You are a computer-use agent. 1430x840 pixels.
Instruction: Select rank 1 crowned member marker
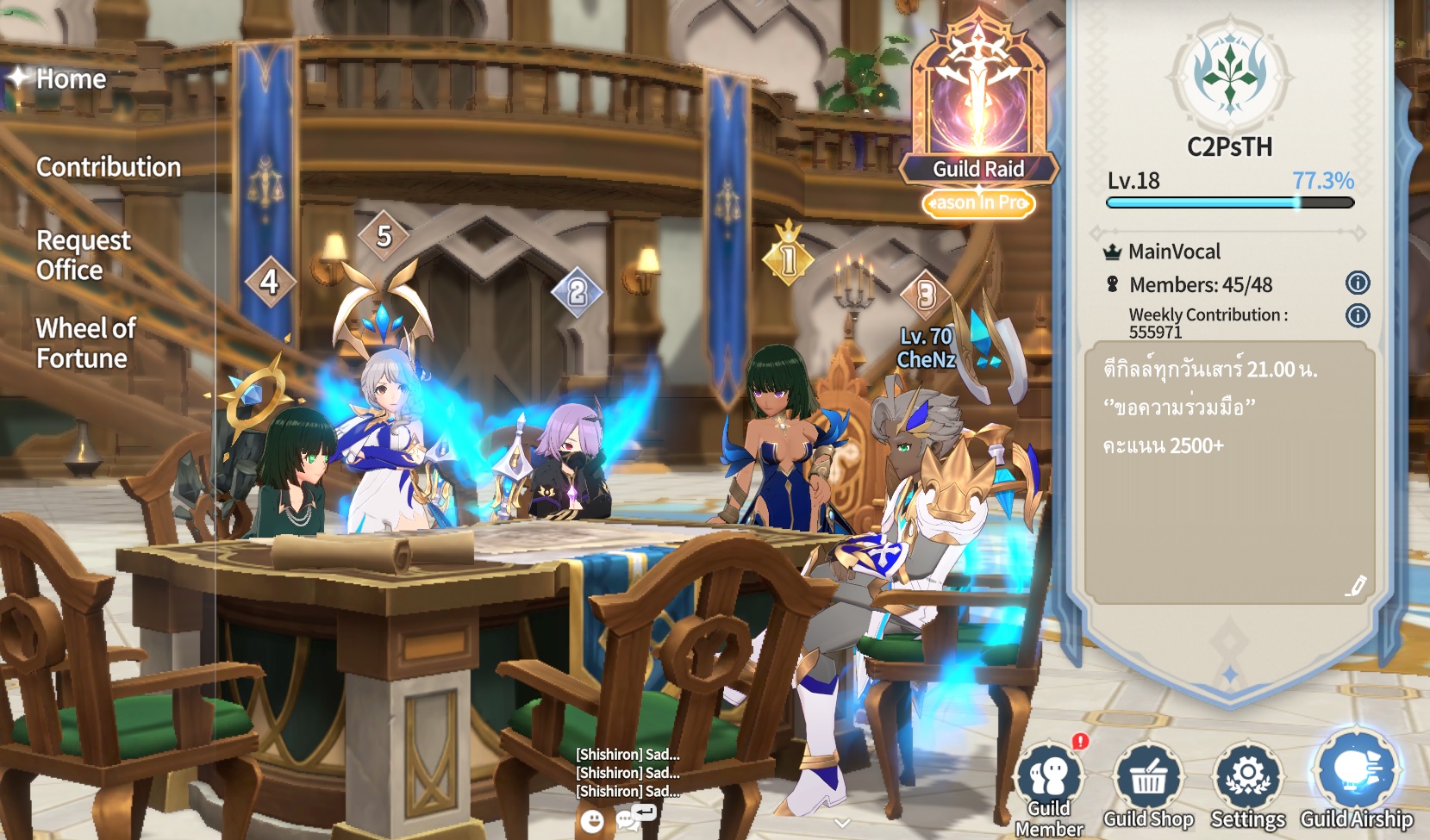(x=788, y=257)
